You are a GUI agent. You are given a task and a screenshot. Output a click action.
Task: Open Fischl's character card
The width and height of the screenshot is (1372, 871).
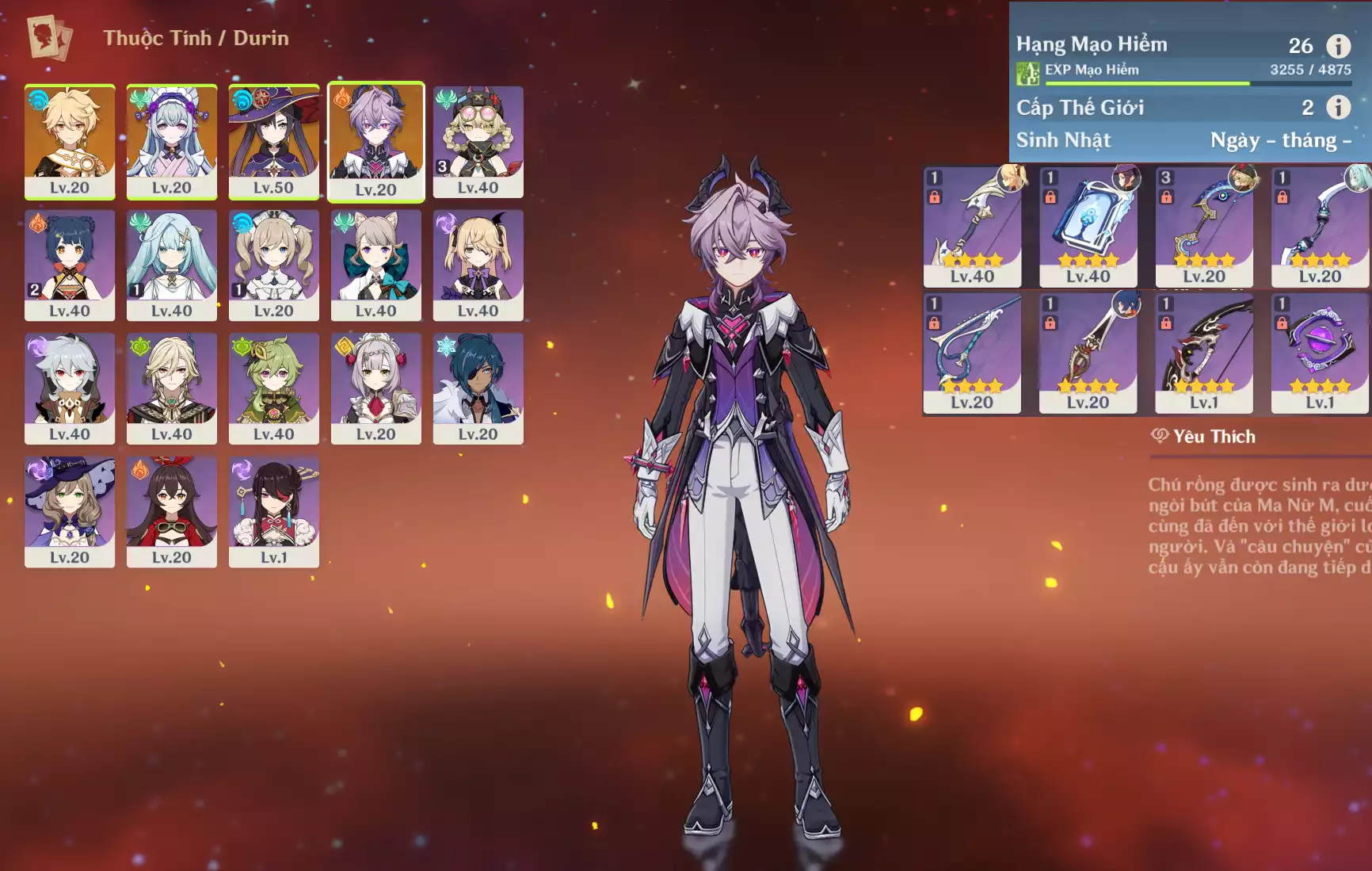click(478, 265)
